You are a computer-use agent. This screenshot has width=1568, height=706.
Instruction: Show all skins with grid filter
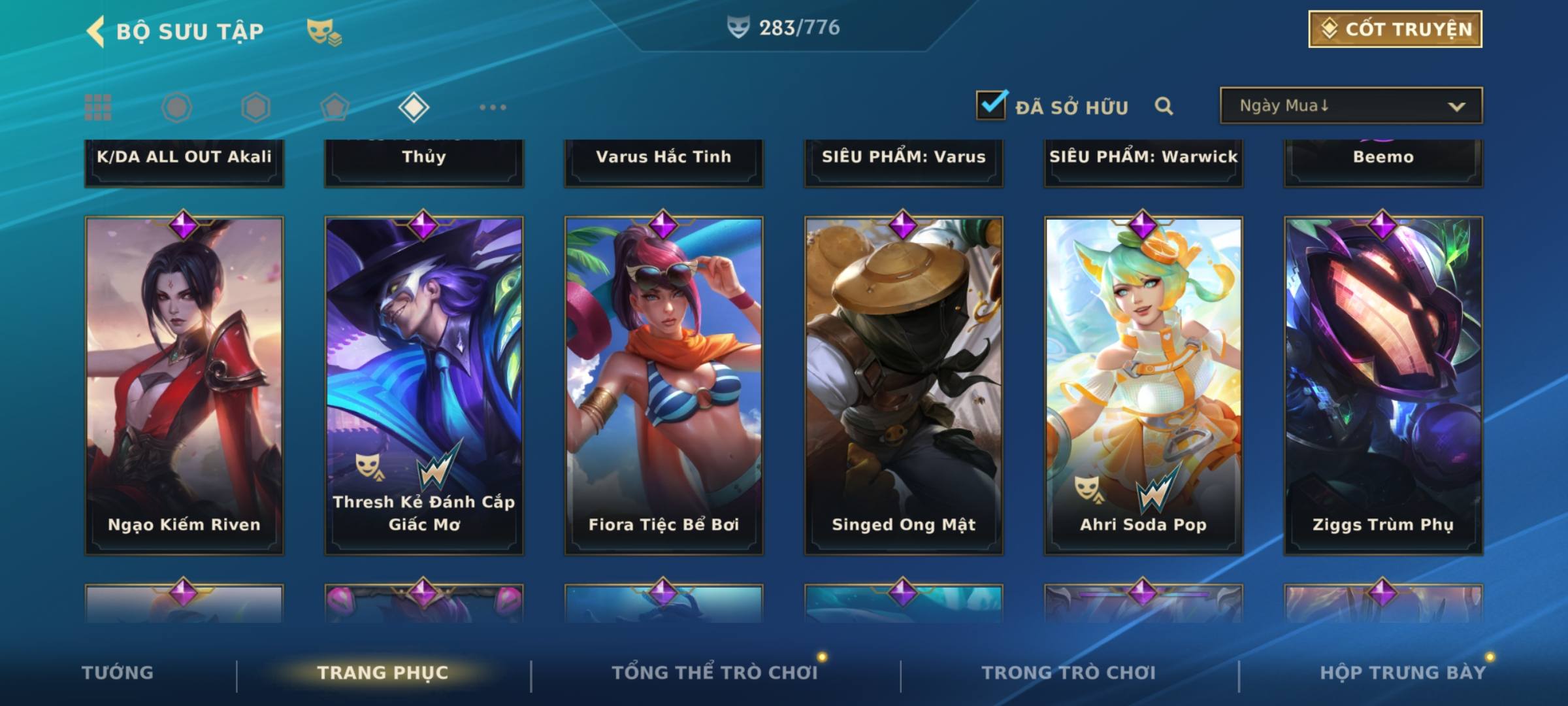point(98,107)
